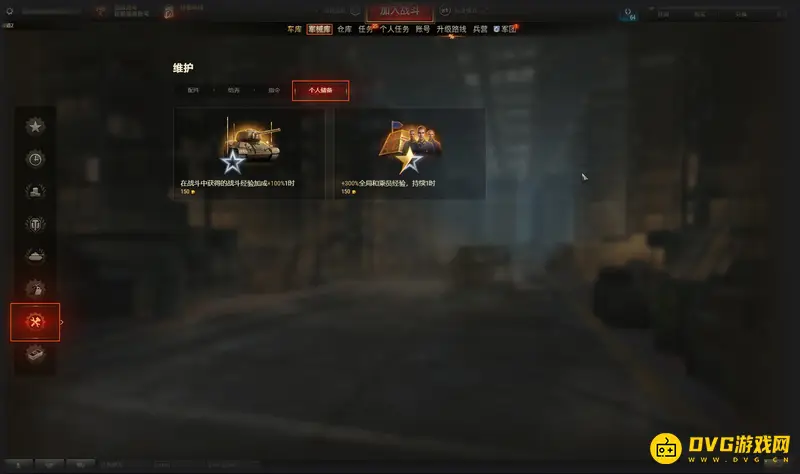The height and width of the screenshot is (474, 800).
Task: Open the 账号 account tab
Action: tap(424, 30)
